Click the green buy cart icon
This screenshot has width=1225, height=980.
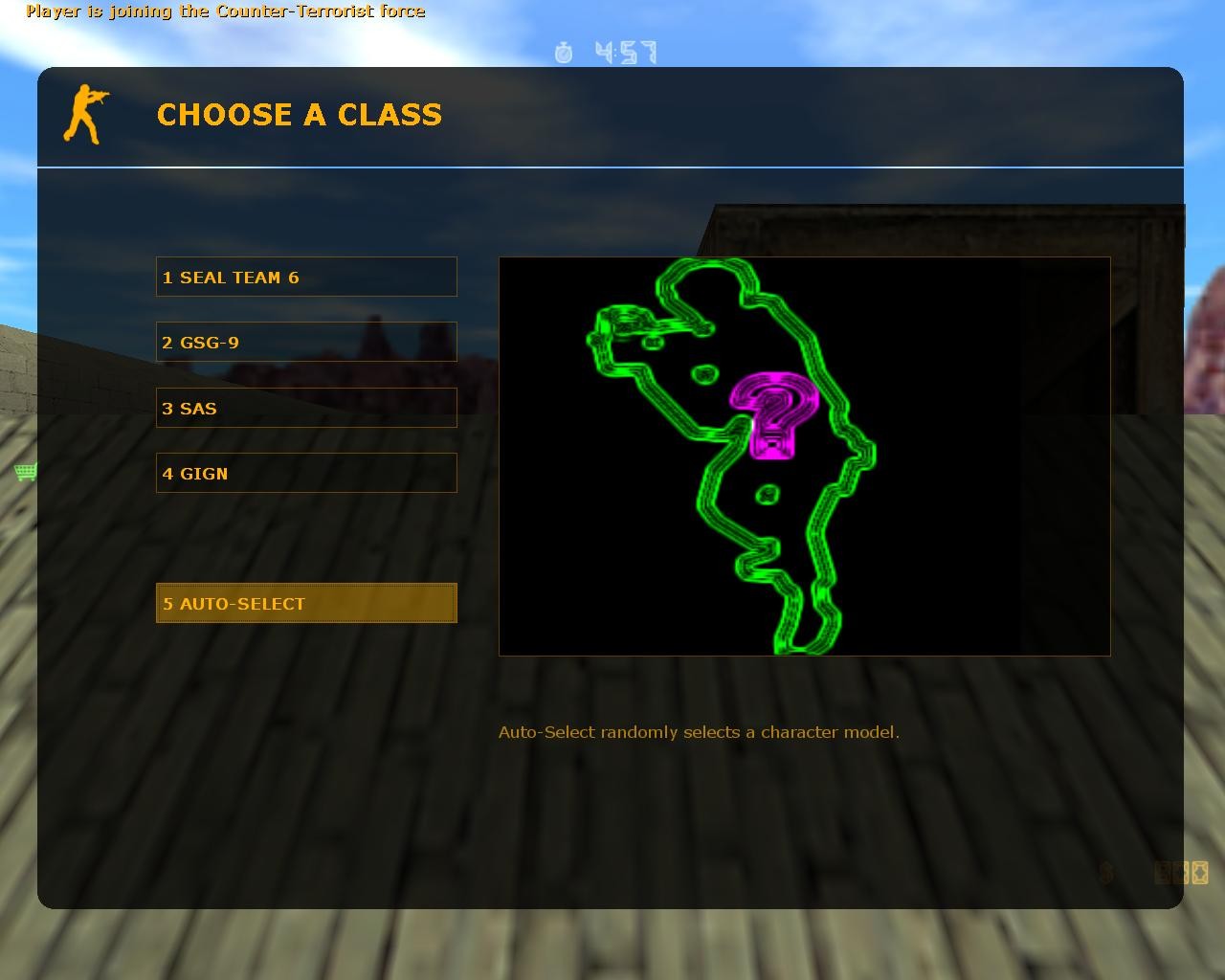tap(24, 471)
